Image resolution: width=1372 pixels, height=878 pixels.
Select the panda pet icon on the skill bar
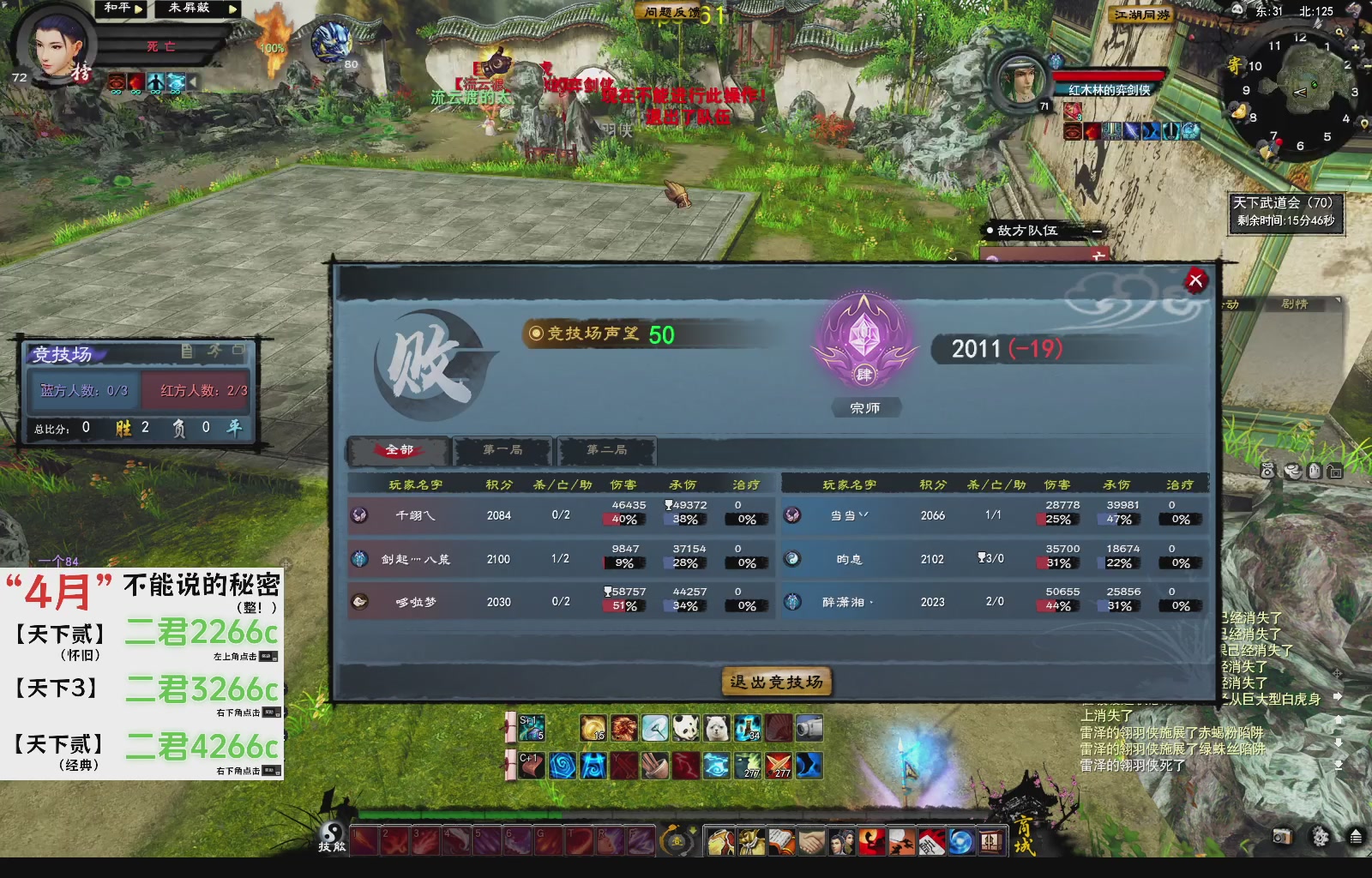point(684,729)
